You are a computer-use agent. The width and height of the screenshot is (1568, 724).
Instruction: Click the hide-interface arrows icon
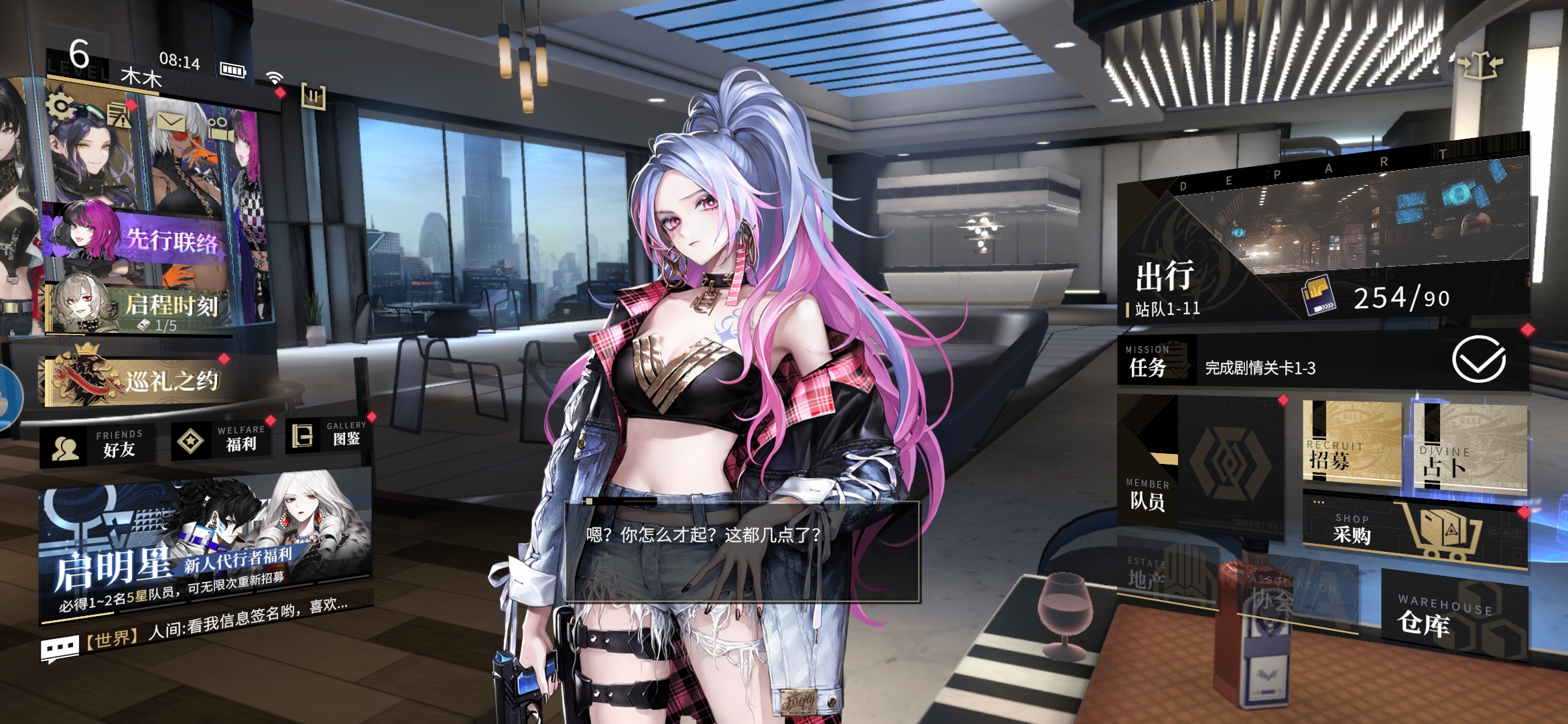click(1479, 66)
